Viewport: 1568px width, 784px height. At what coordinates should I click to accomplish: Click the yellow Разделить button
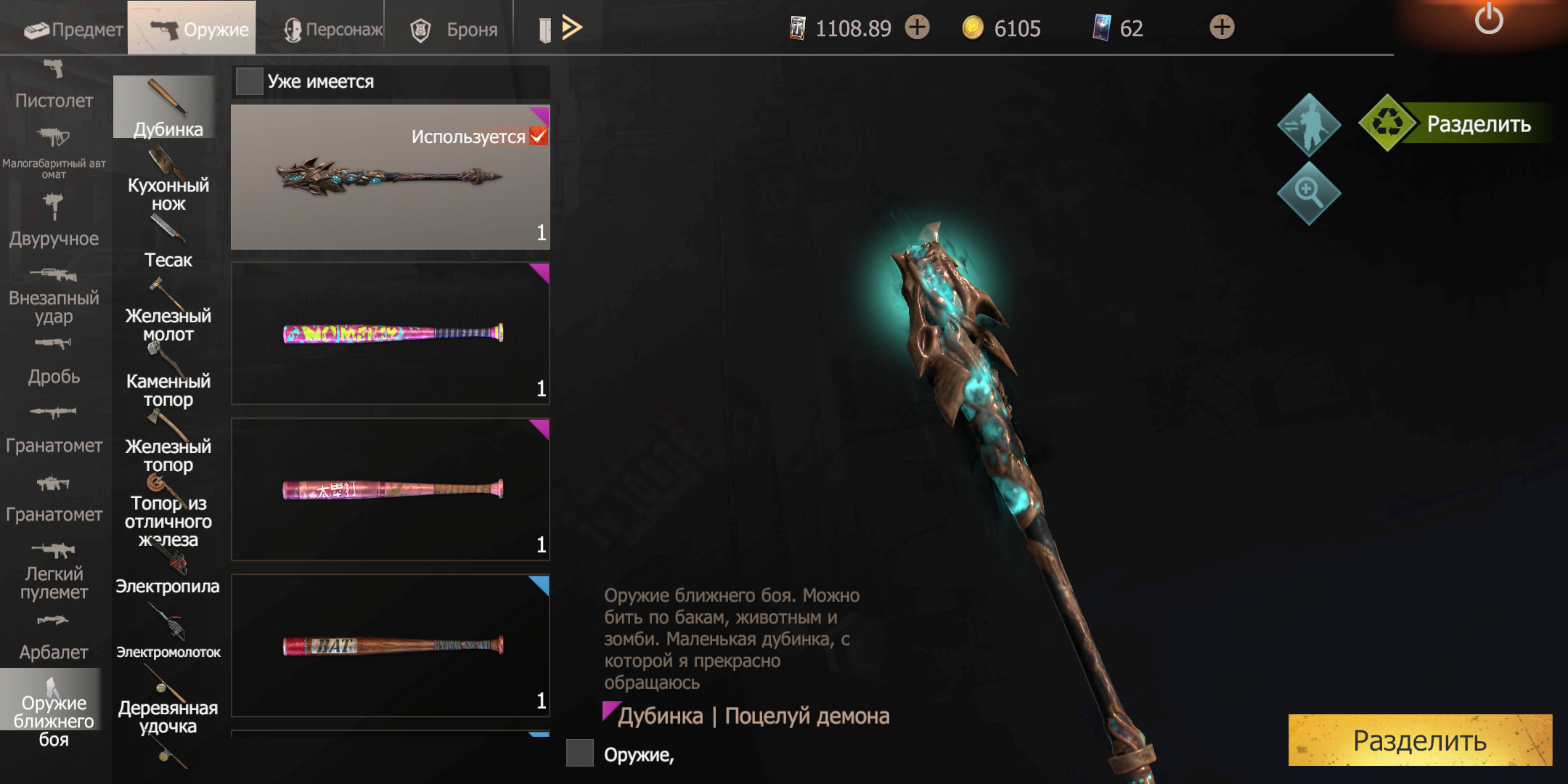1419,740
